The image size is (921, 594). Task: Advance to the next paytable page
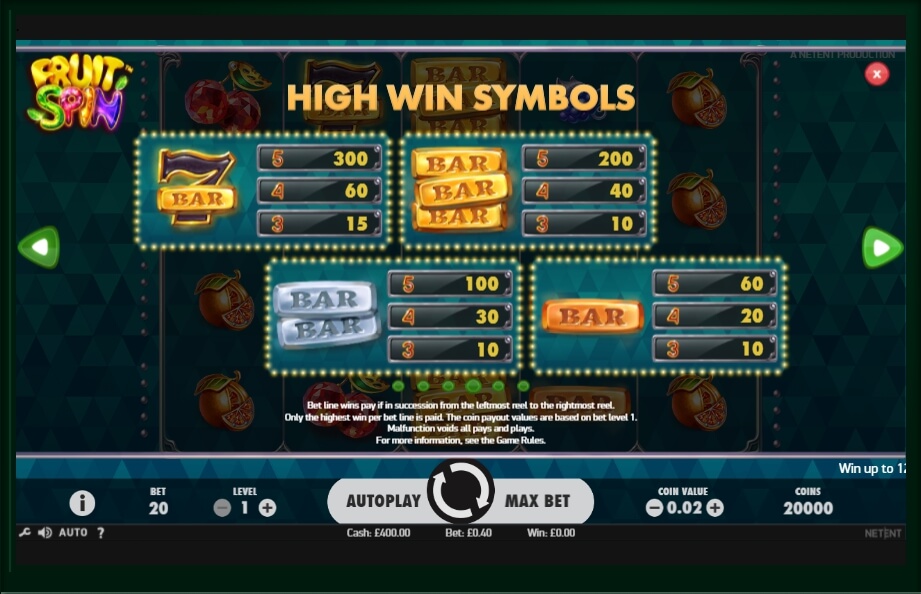(x=882, y=248)
